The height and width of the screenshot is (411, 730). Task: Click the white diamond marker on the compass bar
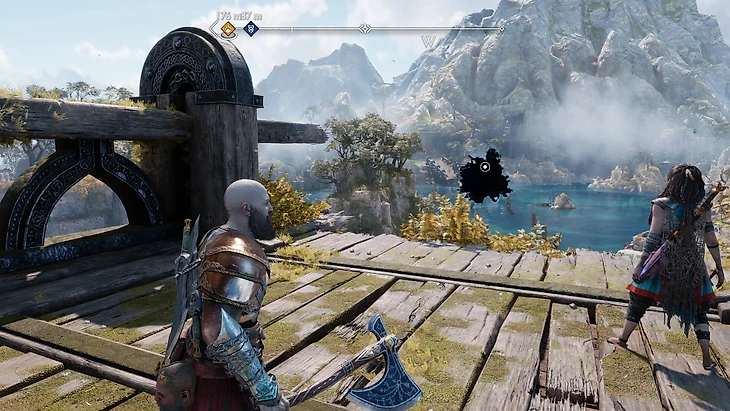tap(365, 29)
